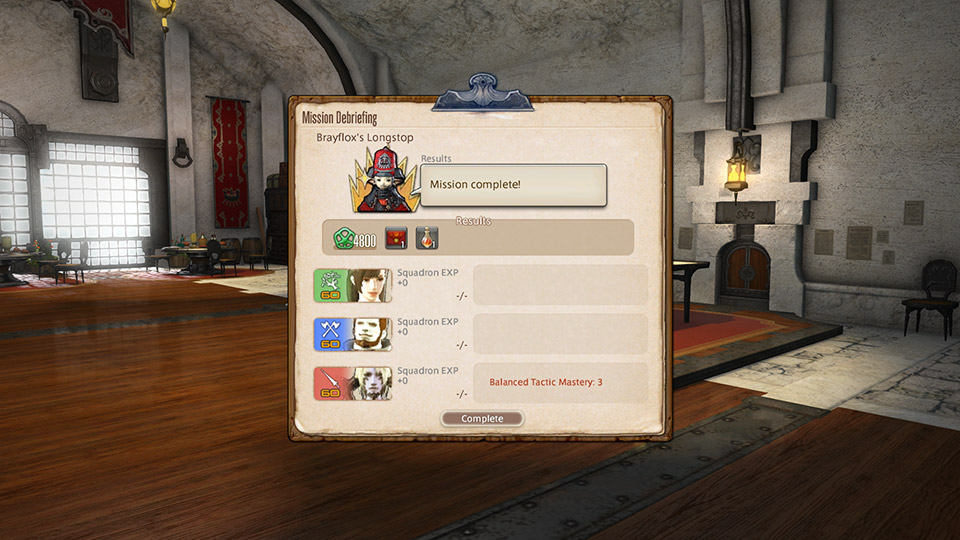Viewport: 960px width, 540px height.
Task: Click the squadron sergeant portrait in red hat
Action: pyautogui.click(x=384, y=181)
